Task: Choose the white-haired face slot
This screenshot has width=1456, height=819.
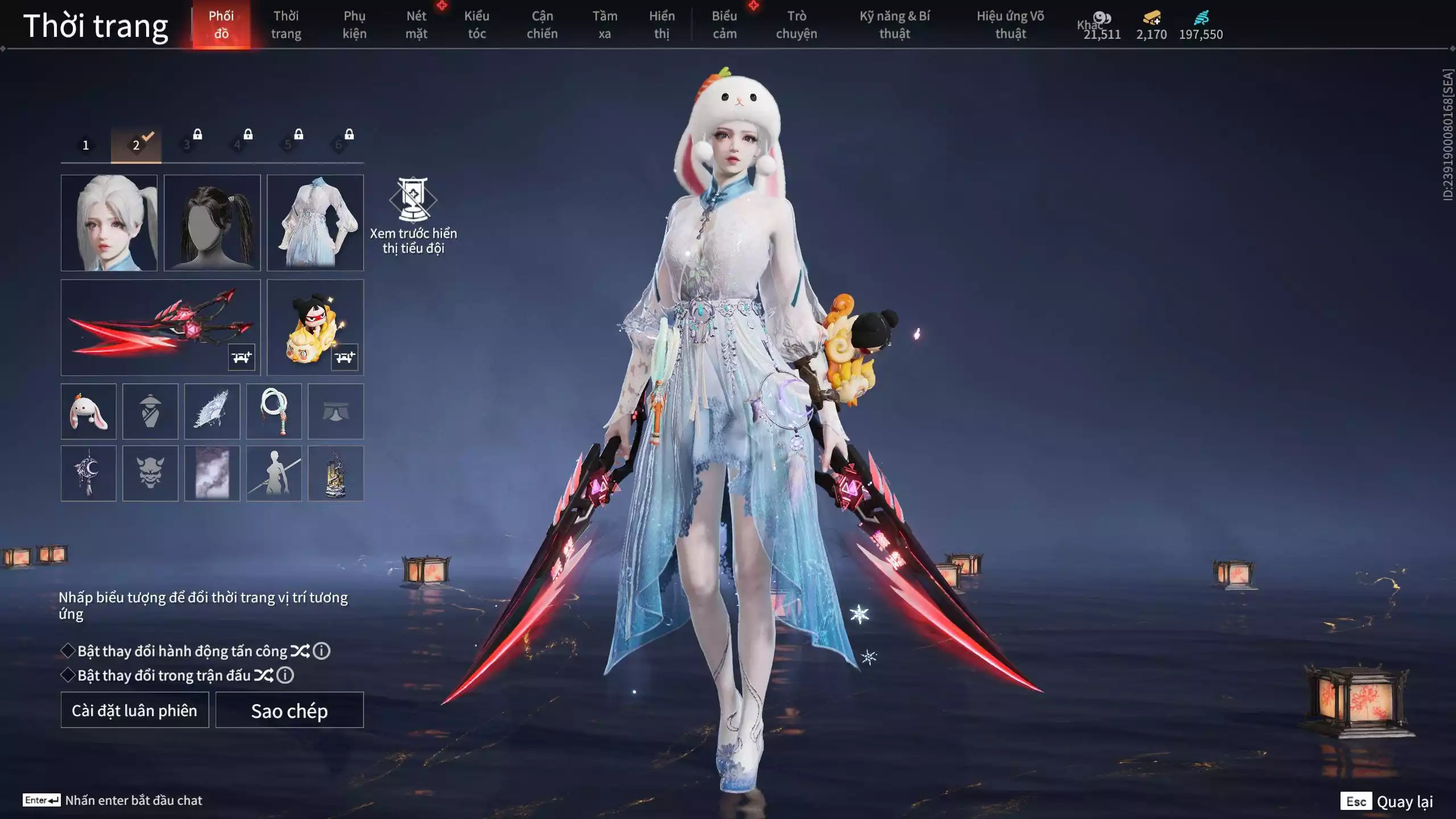Action: click(x=109, y=222)
